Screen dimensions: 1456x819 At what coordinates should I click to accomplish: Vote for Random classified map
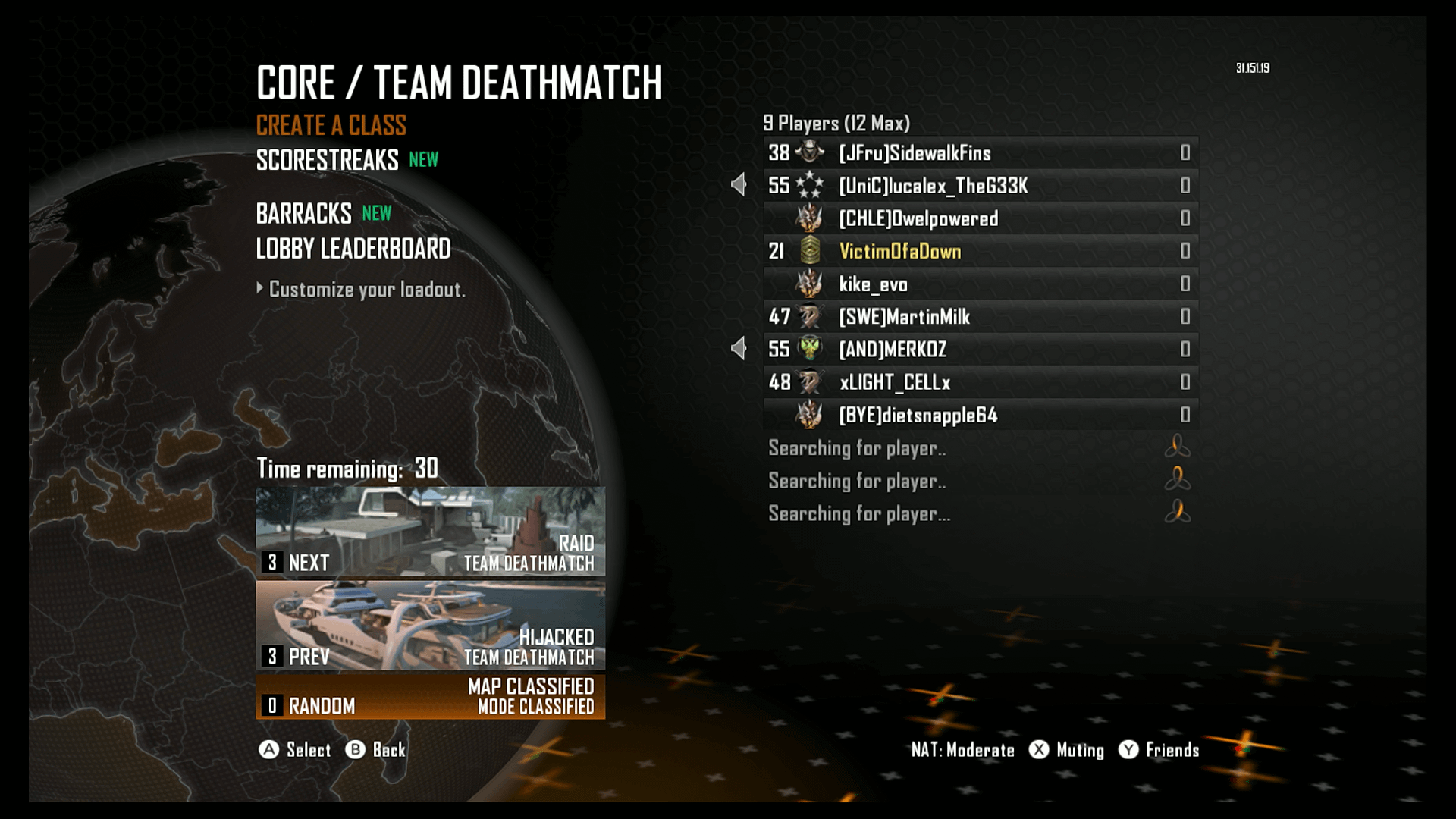pos(430,697)
